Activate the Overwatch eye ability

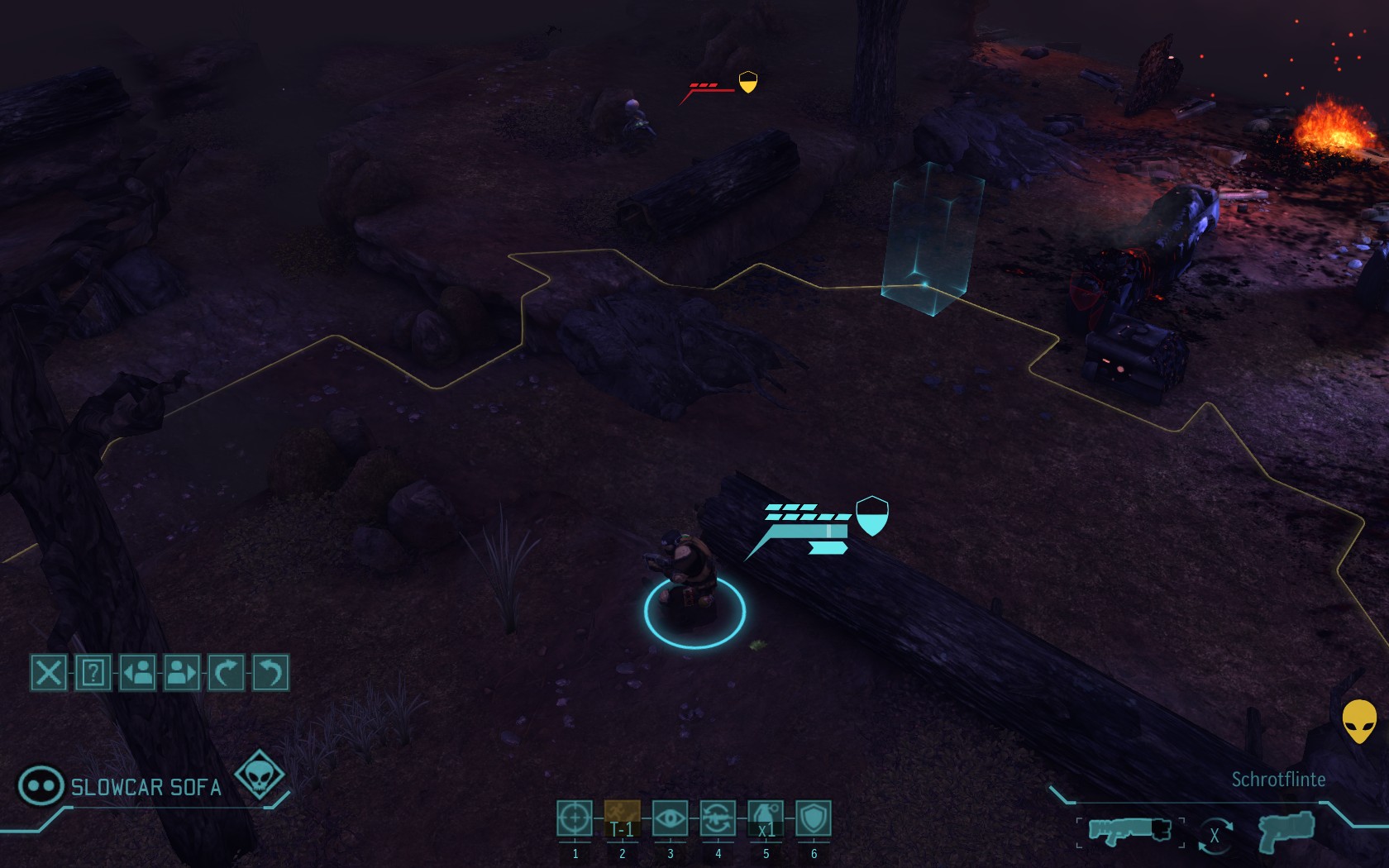[670, 818]
